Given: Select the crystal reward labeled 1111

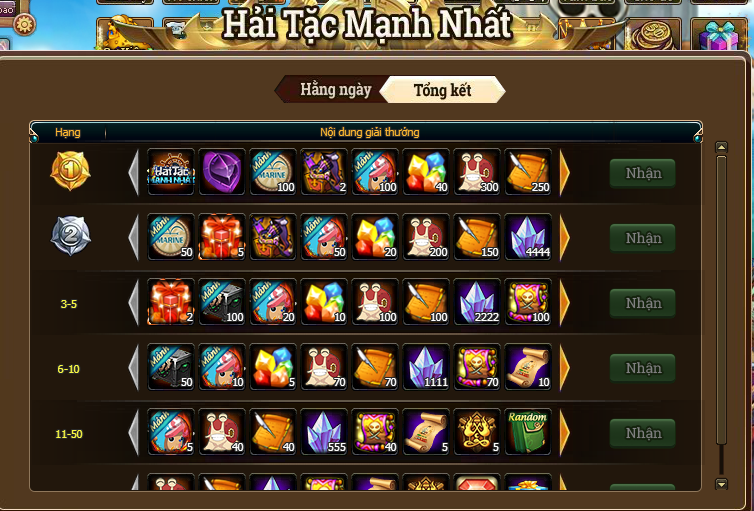Looking at the screenshot, I should [427, 368].
